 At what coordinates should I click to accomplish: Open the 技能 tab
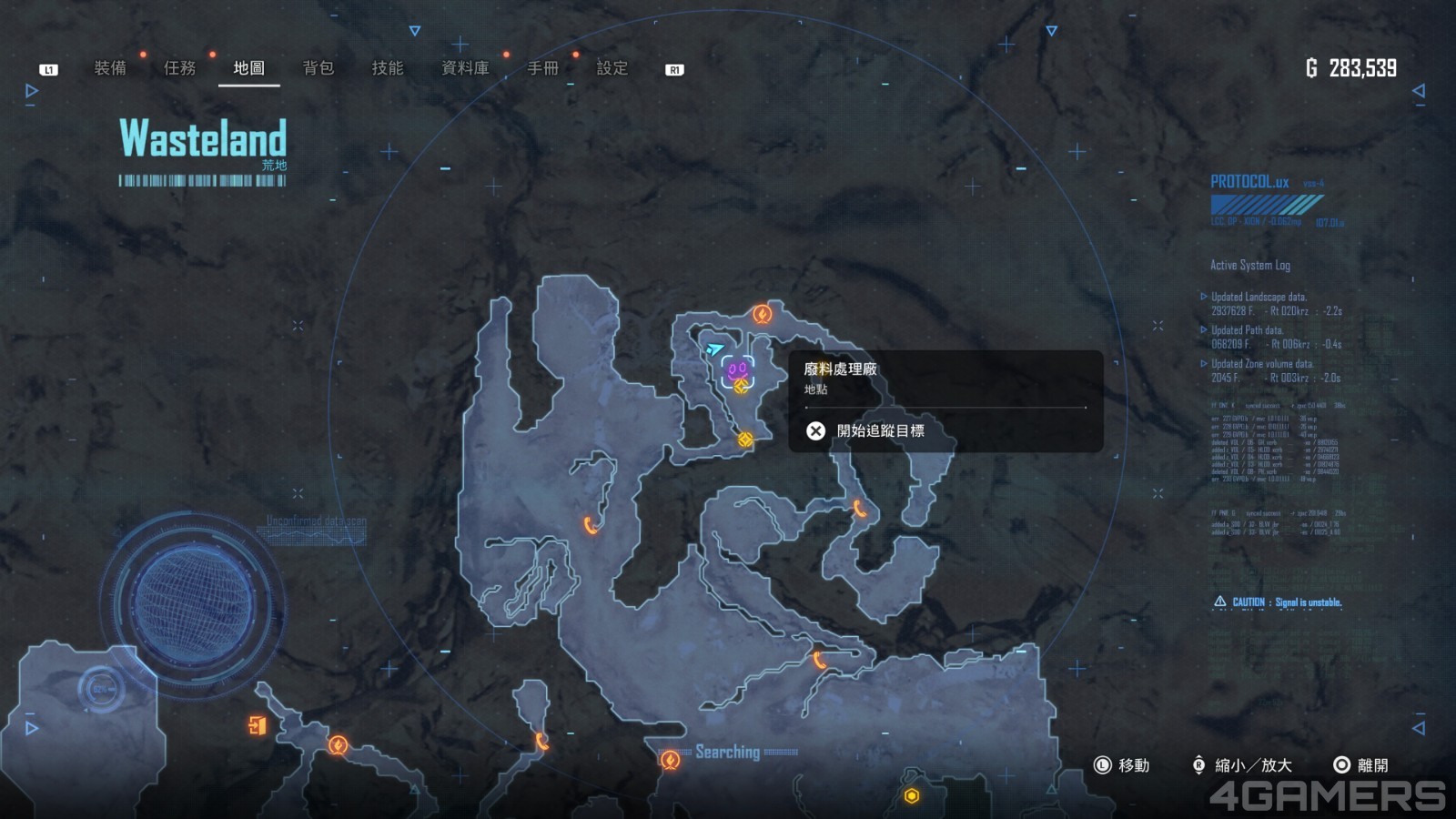point(388,68)
